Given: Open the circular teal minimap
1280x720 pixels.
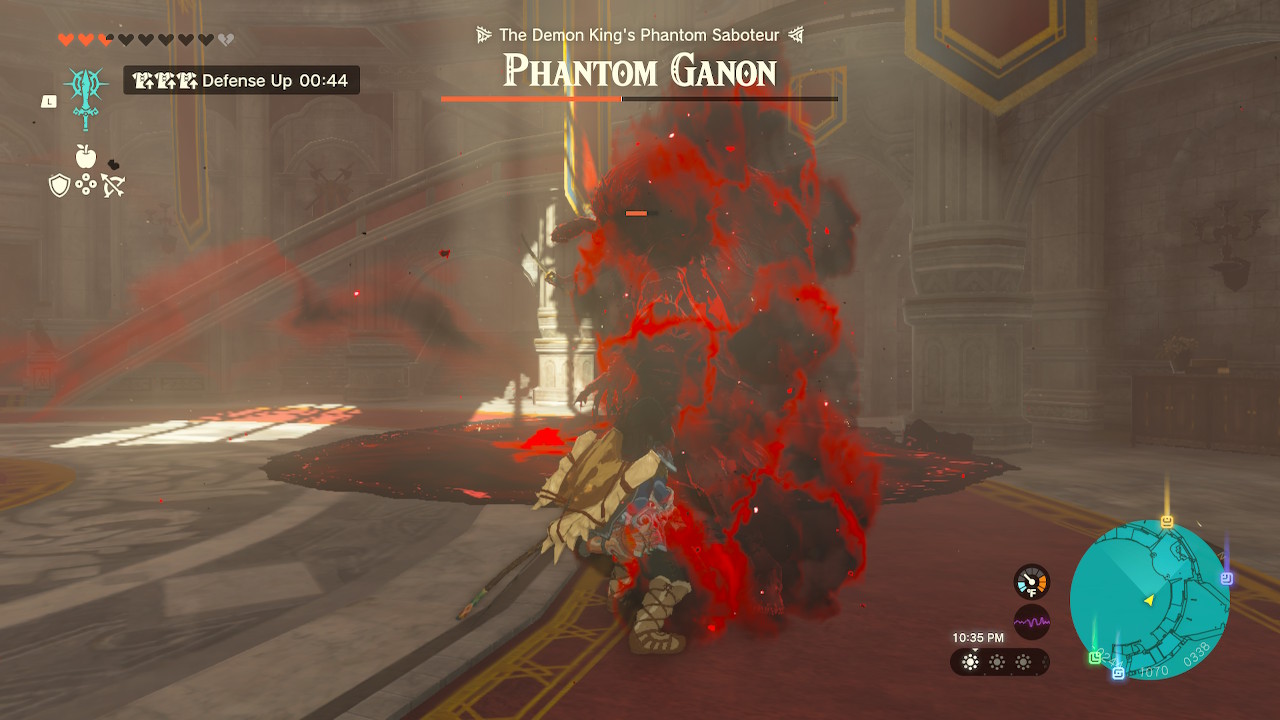Looking at the screenshot, I should point(1149,600).
